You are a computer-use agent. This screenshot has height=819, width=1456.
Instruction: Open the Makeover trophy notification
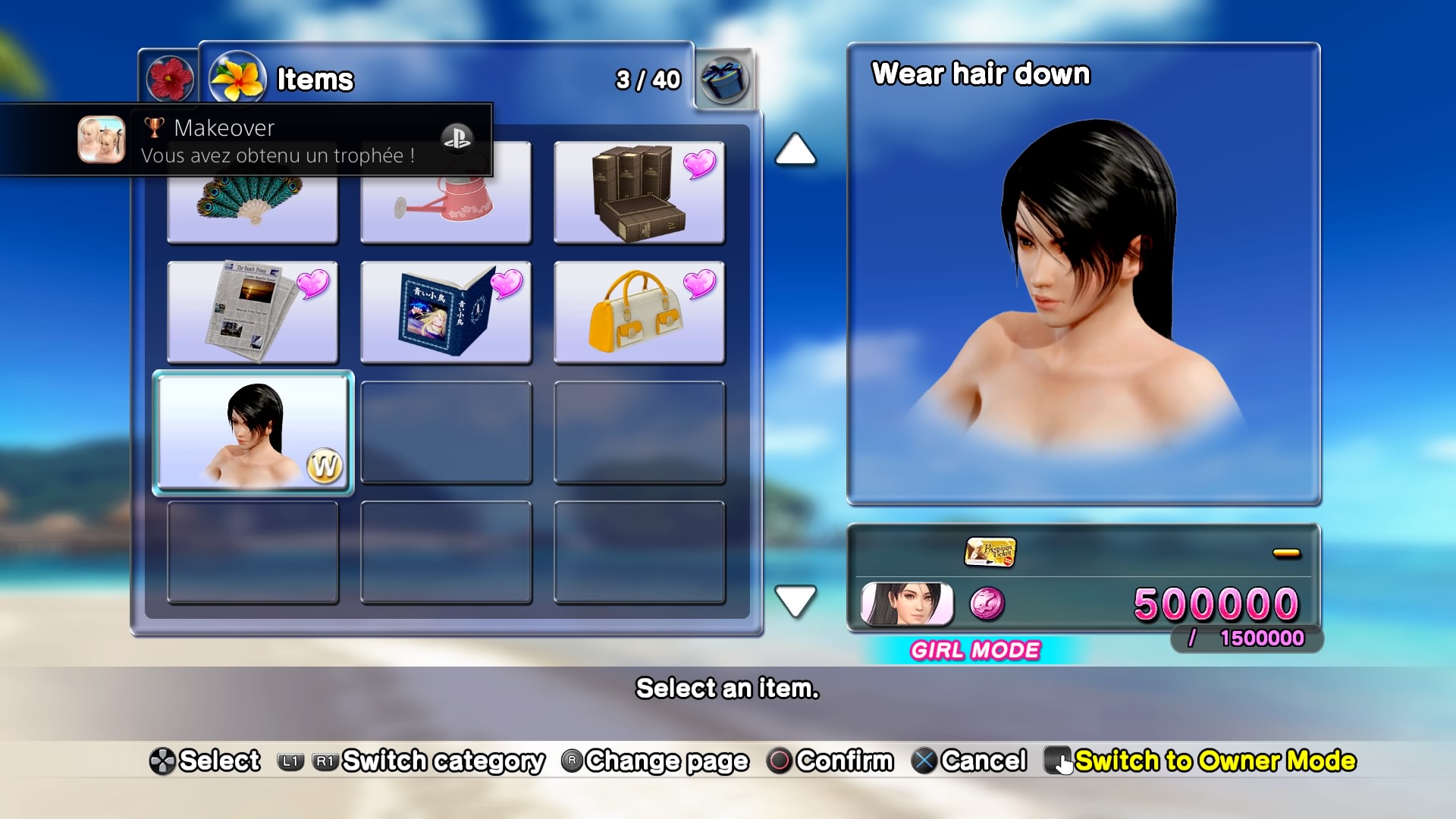coord(246,140)
